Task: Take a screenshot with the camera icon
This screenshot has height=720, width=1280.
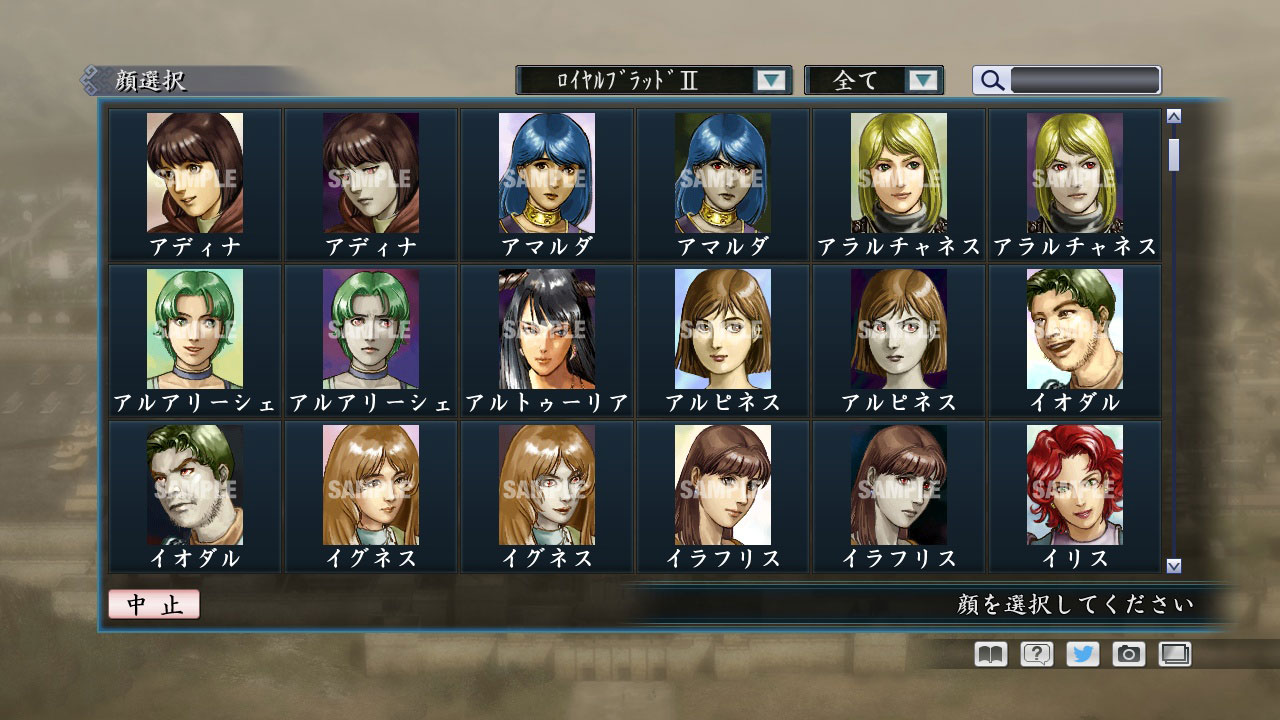Action: click(1127, 654)
